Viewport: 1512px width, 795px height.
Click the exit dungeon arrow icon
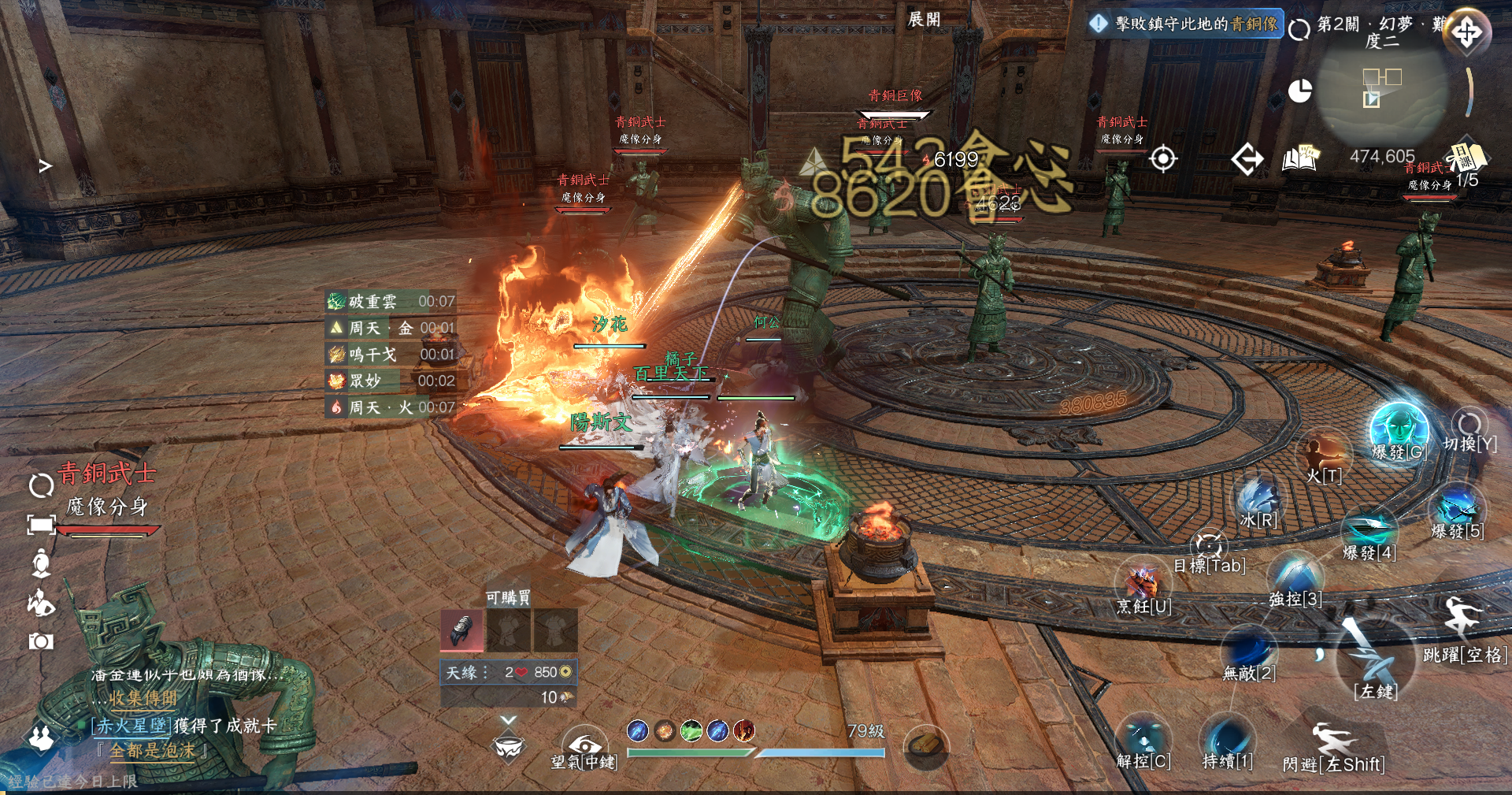point(1247,159)
